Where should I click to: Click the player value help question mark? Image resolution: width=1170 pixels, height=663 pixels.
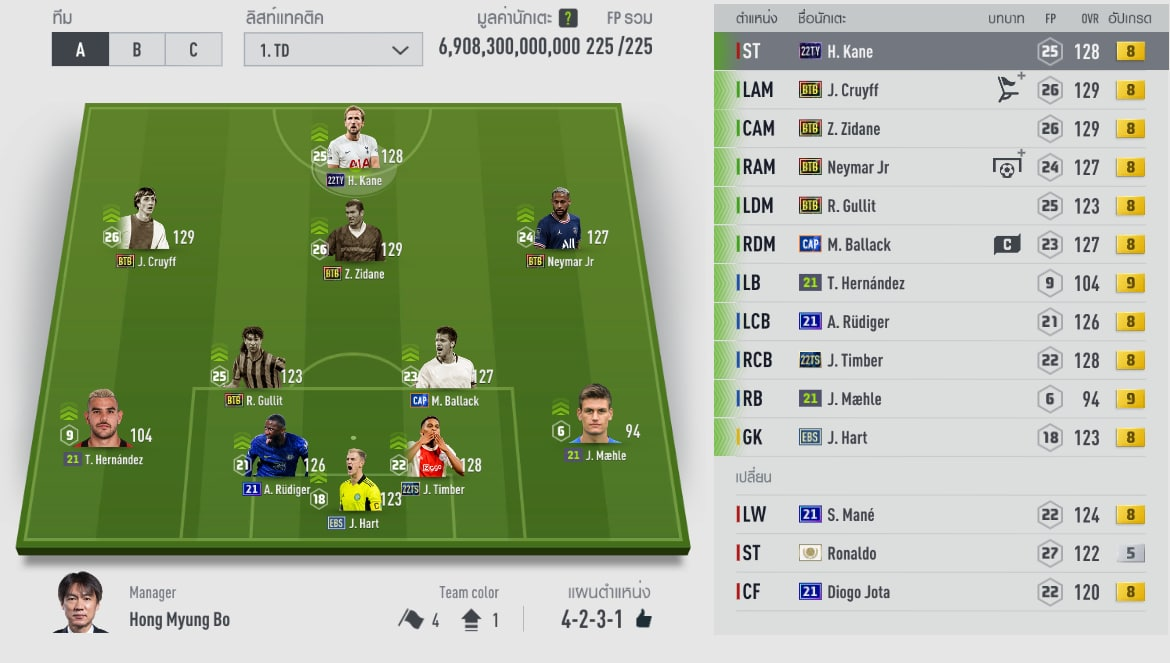tap(568, 18)
